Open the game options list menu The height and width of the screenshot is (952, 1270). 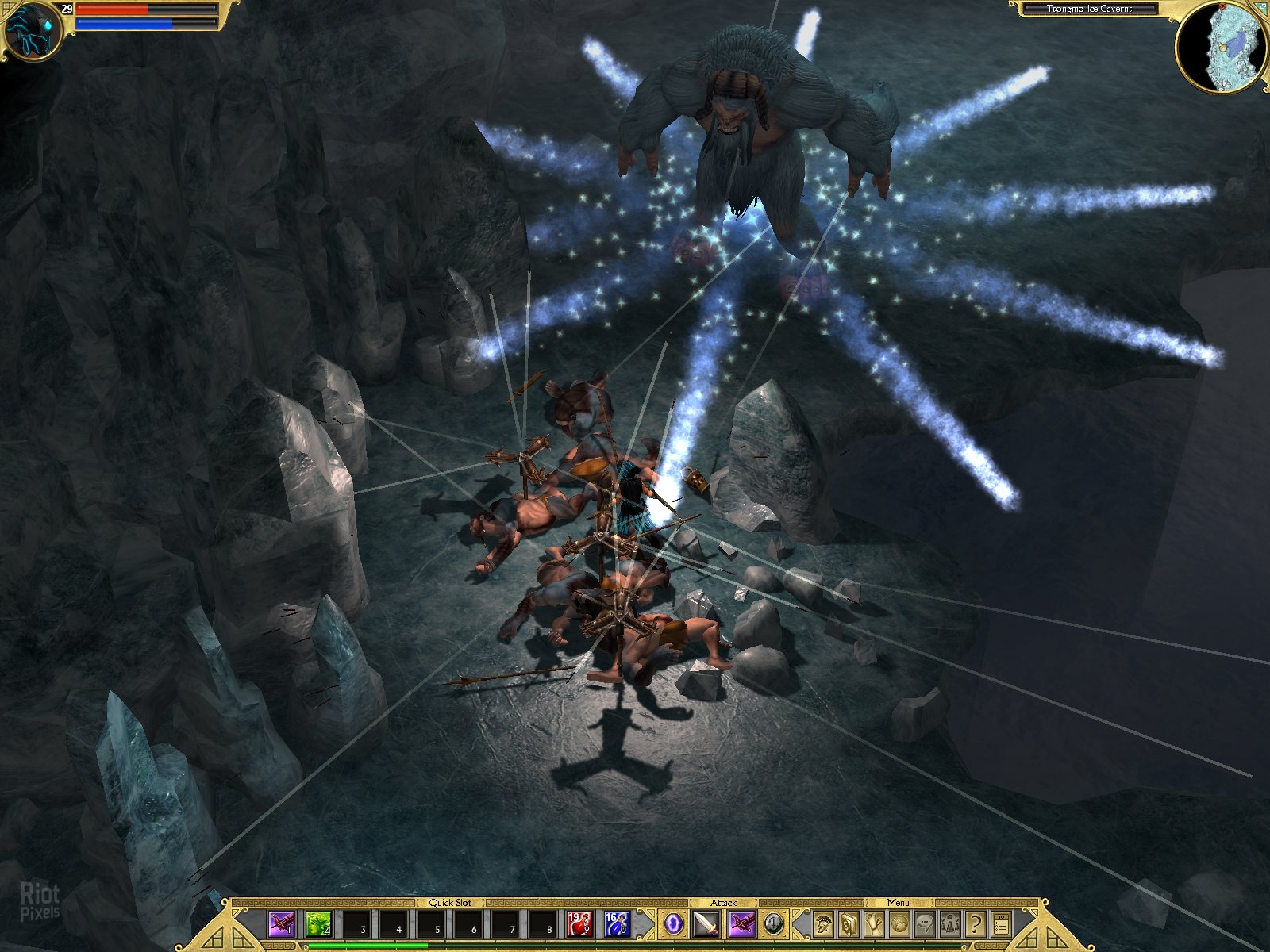tap(1001, 923)
